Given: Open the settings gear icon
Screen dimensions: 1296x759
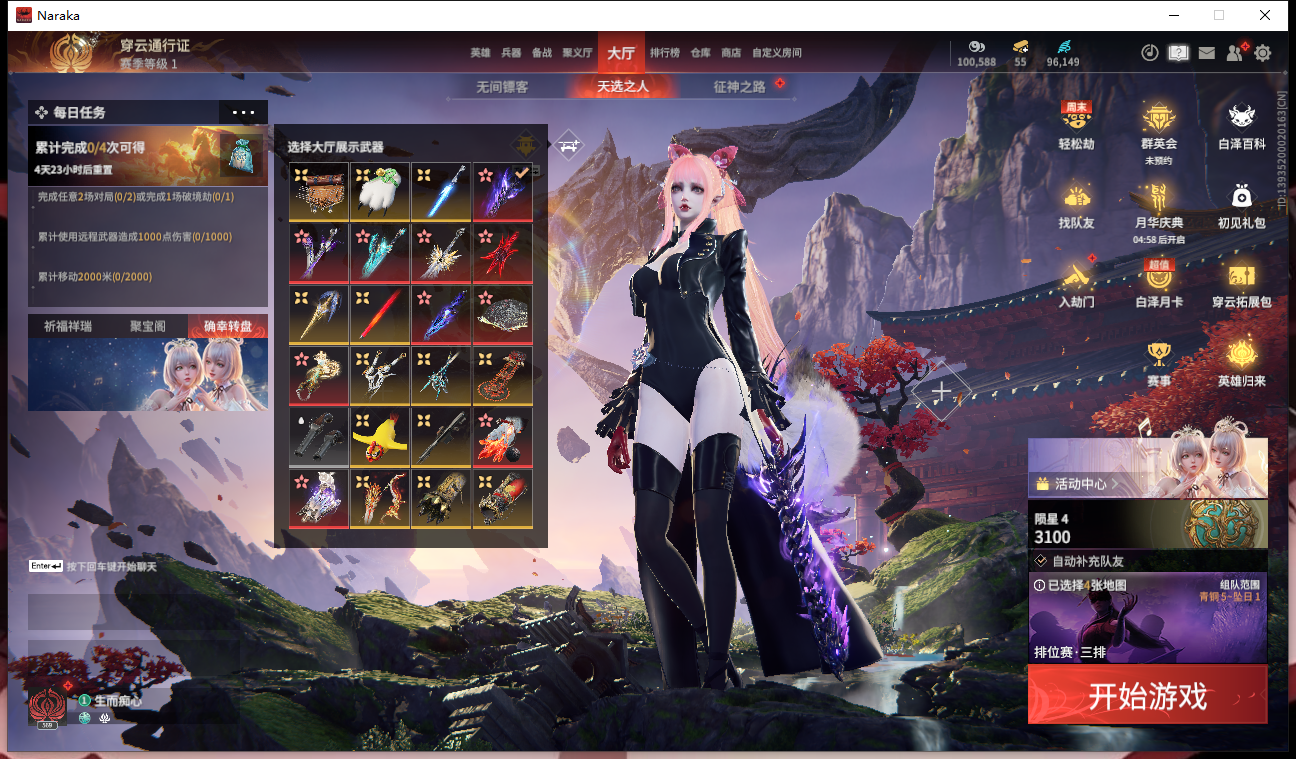Looking at the screenshot, I should point(1263,53).
